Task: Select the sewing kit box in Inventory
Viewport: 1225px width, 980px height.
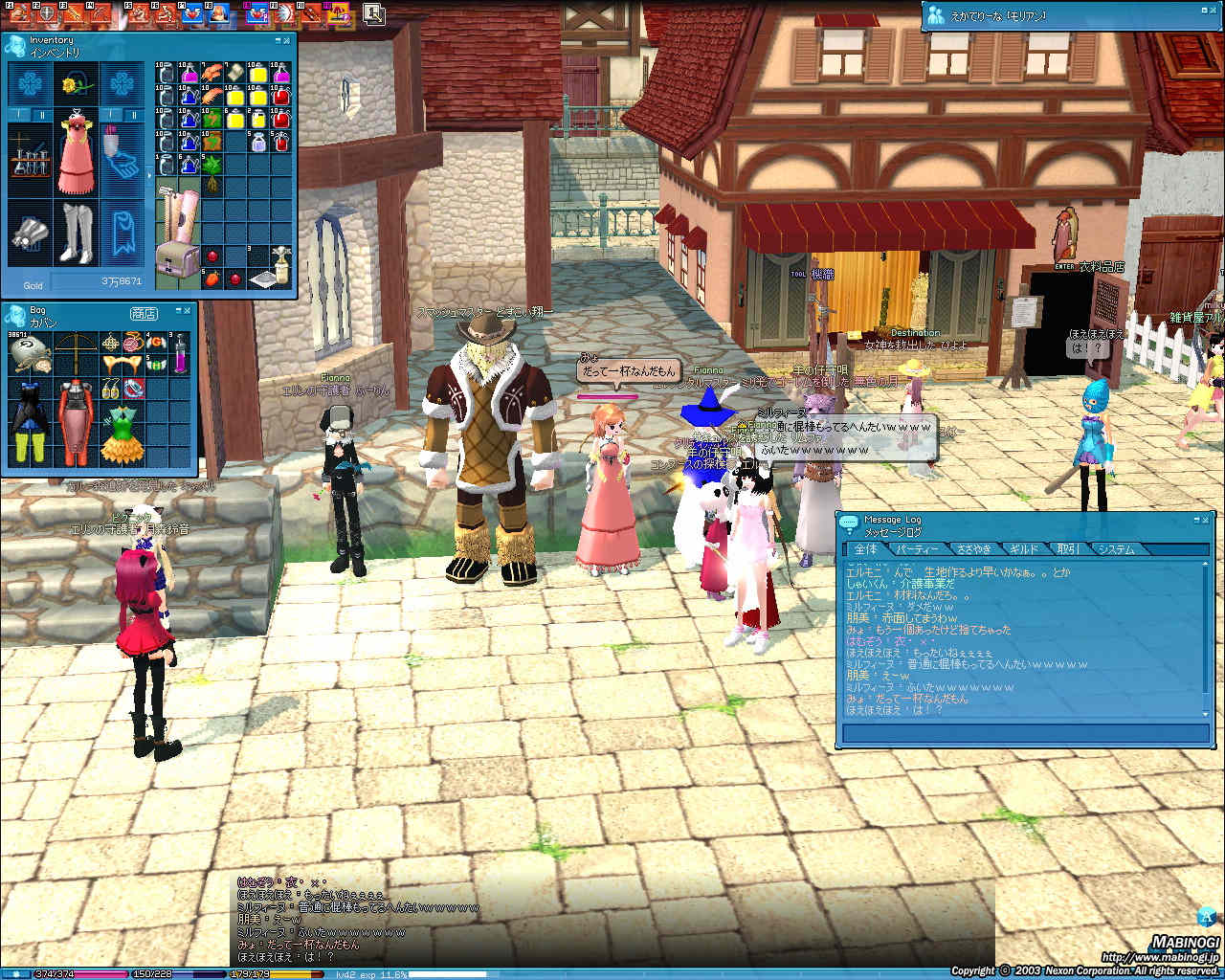Action: pos(177,260)
